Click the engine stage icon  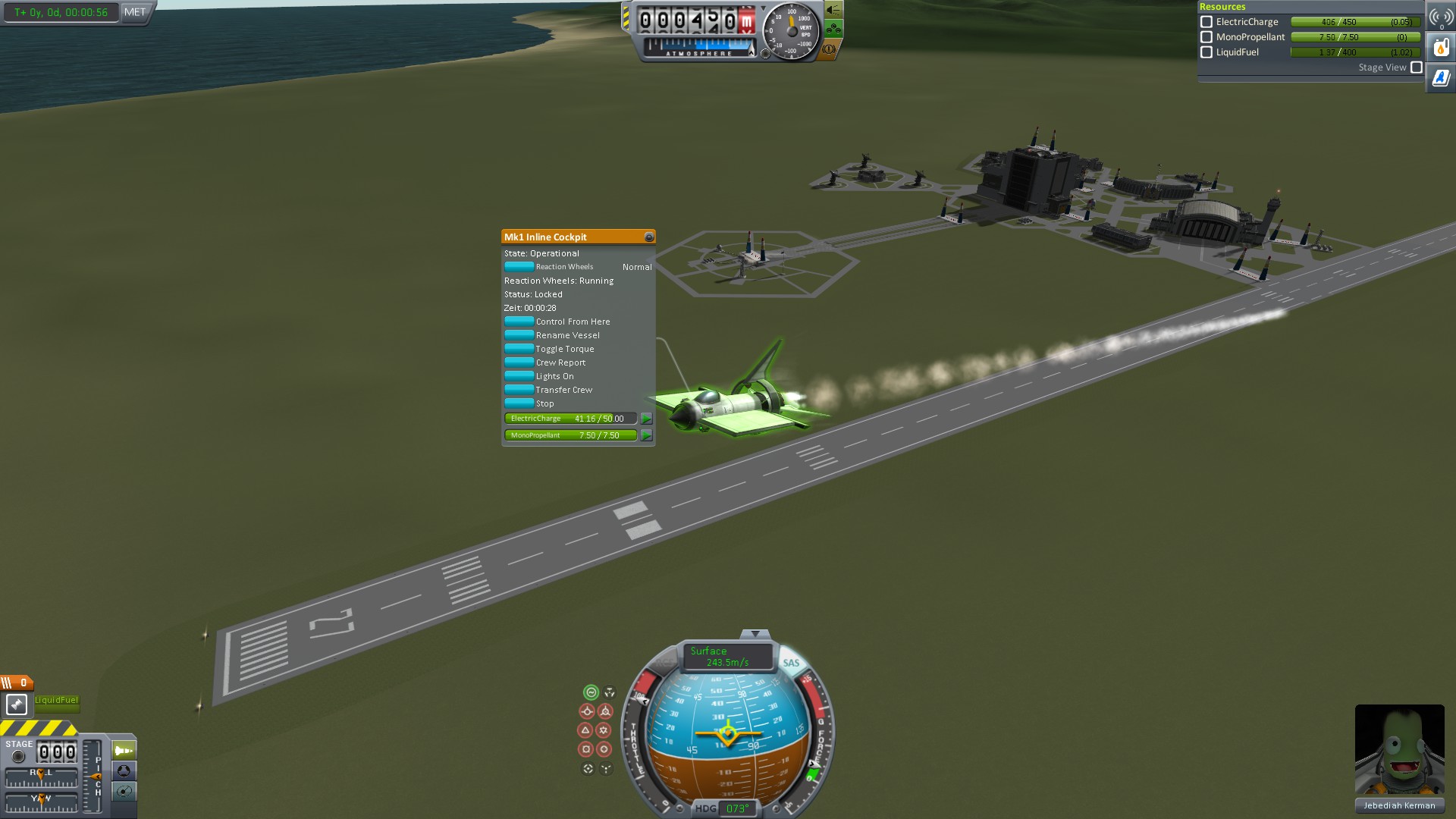click(17, 704)
